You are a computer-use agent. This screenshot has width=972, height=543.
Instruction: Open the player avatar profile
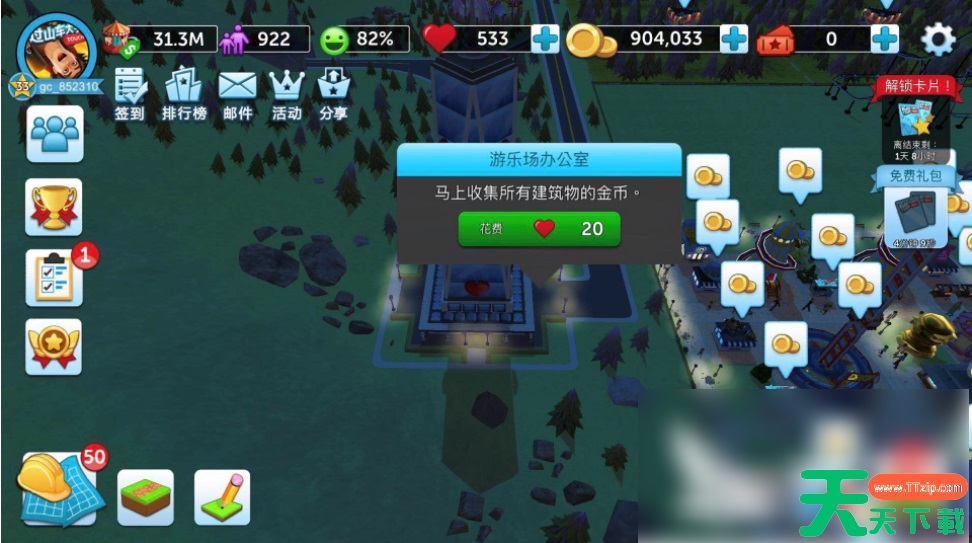[x=55, y=50]
